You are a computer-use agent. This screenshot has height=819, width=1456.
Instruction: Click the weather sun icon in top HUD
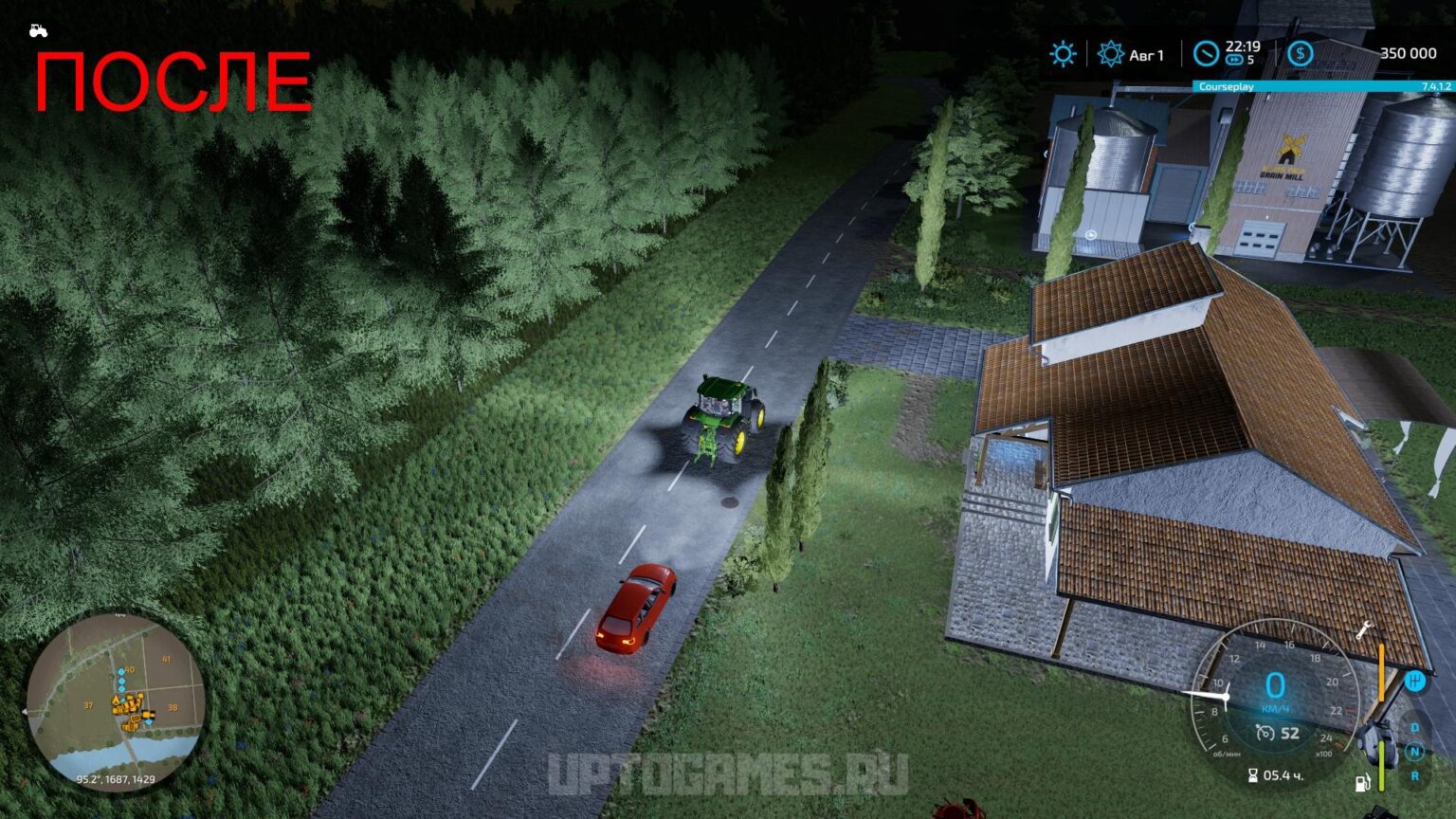tap(1063, 53)
